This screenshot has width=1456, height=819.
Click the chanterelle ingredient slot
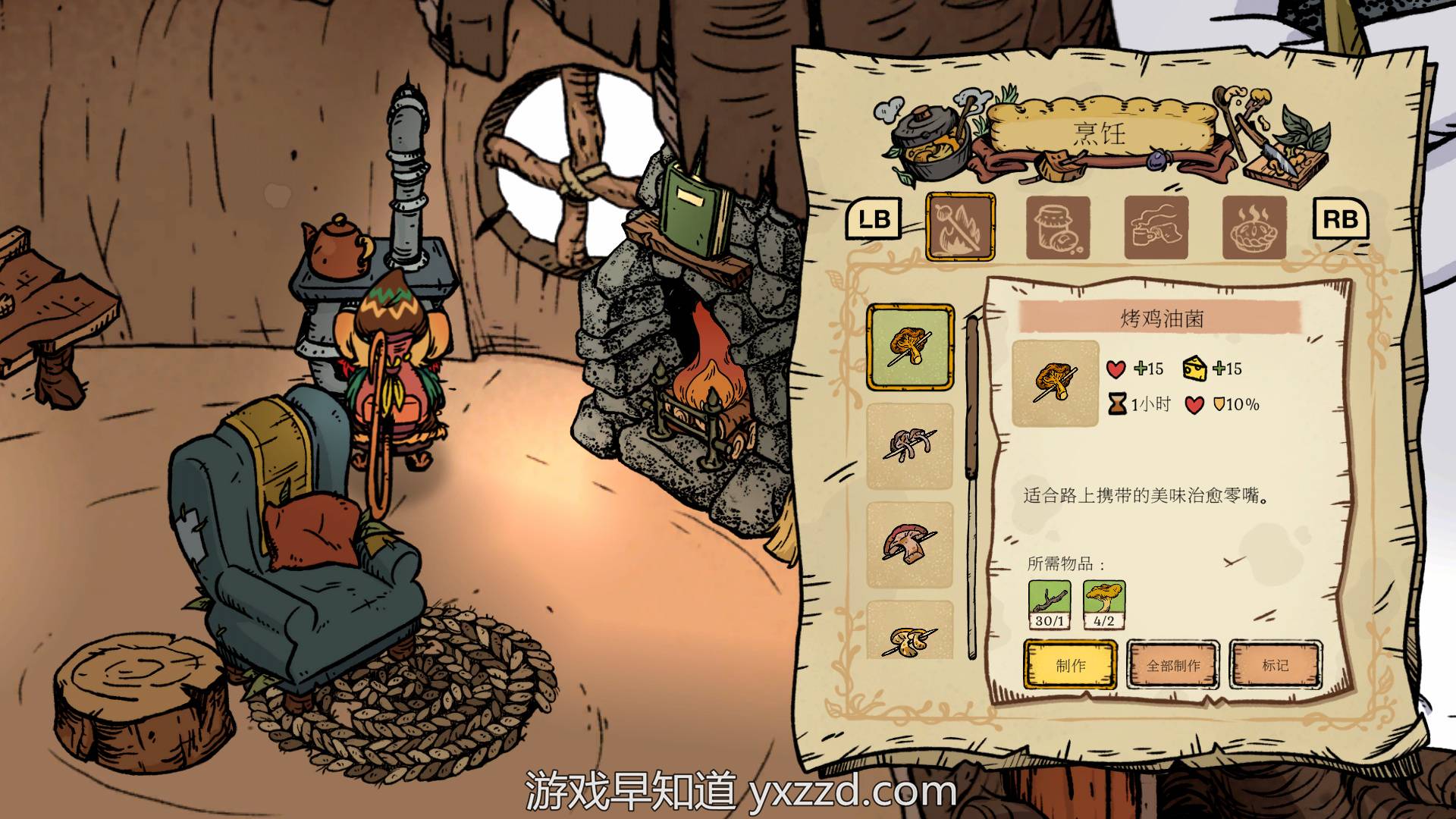click(1104, 604)
